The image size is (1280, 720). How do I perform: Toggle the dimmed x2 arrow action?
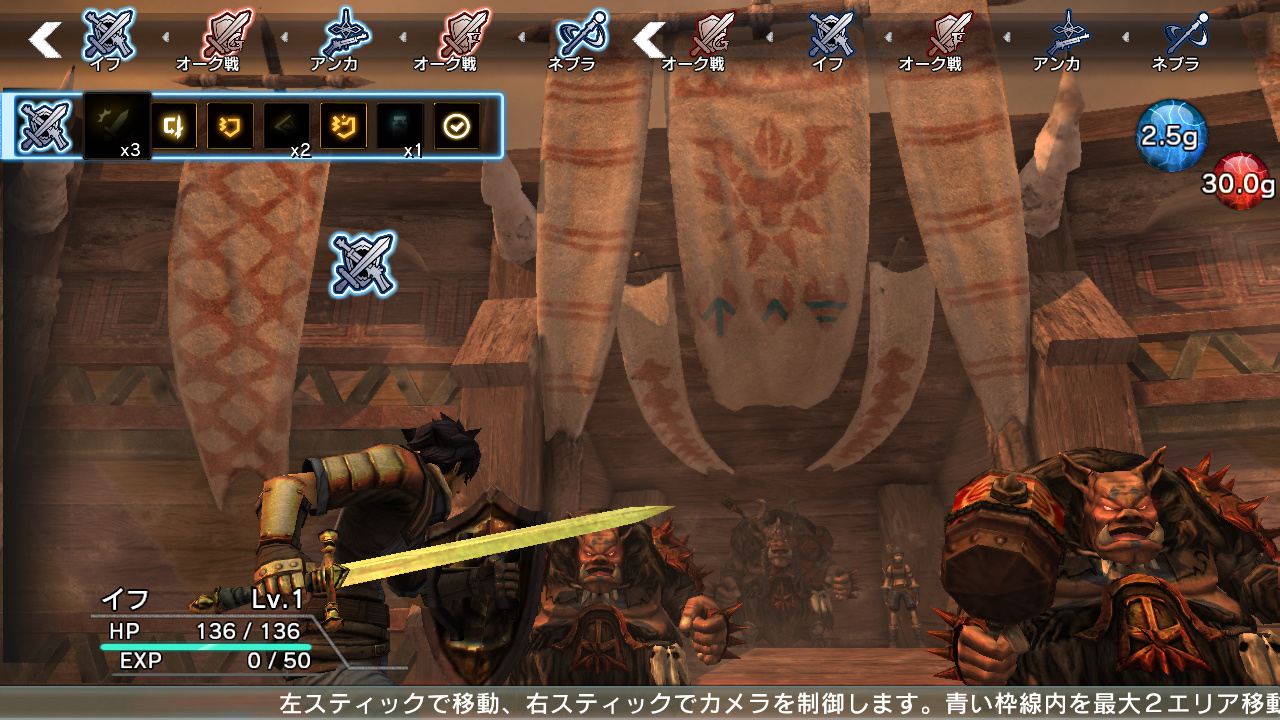(286, 124)
